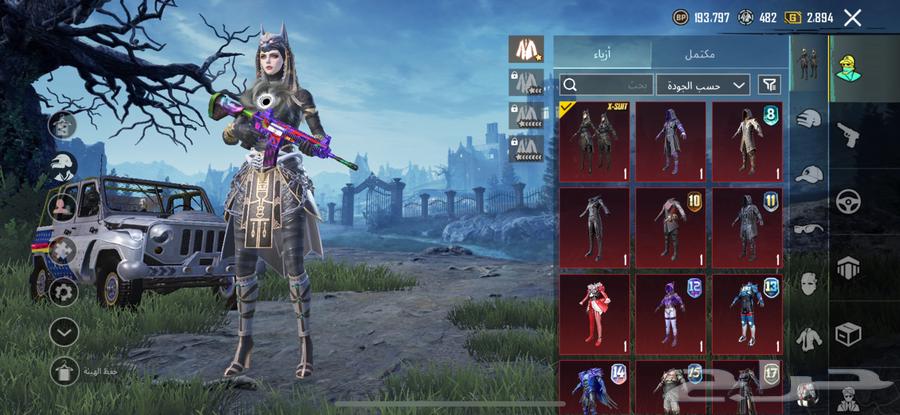Select the equipped X-Suit outfit
The height and width of the screenshot is (415, 900).
pyautogui.click(x=594, y=142)
